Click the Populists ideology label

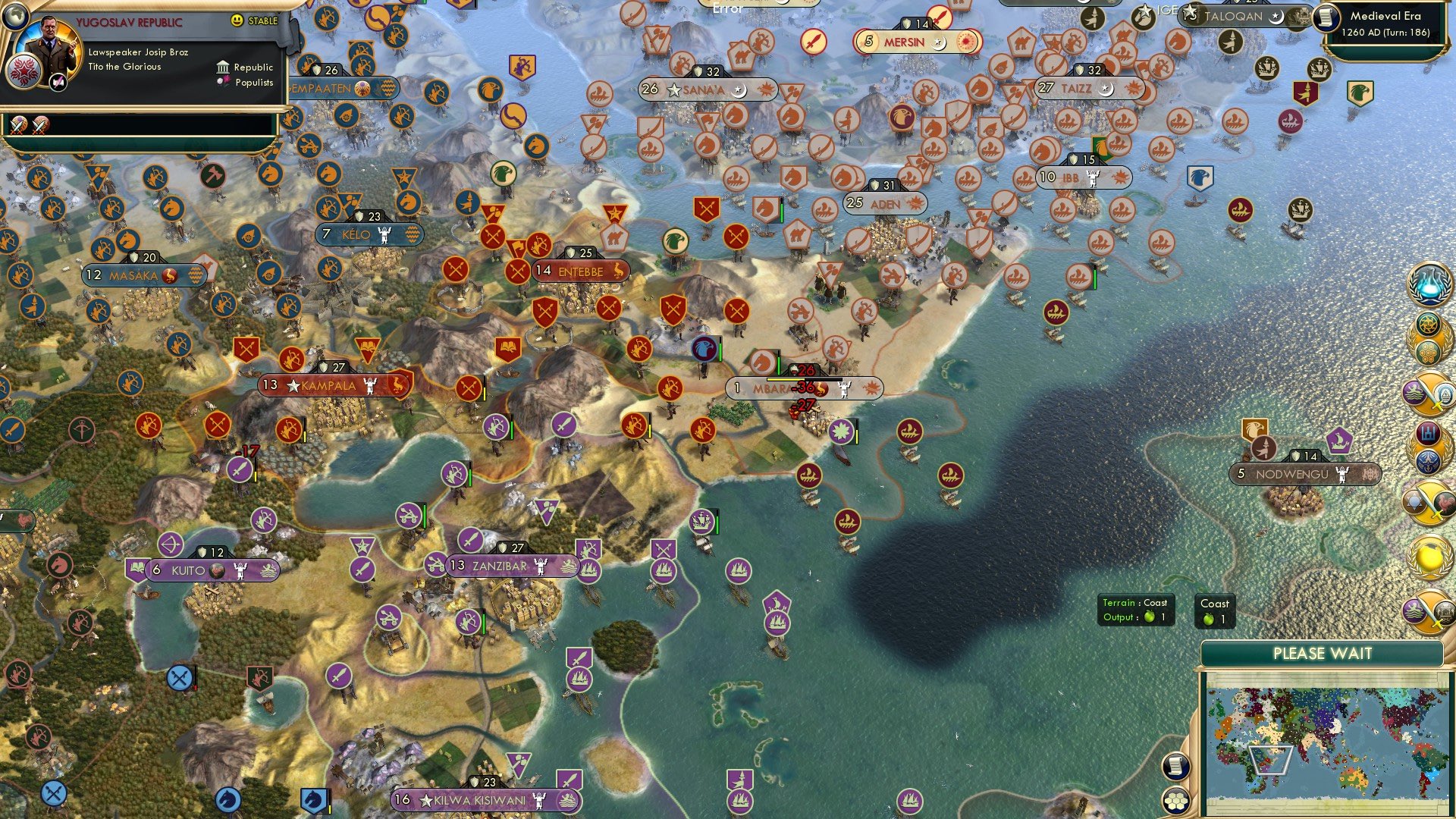255,82
